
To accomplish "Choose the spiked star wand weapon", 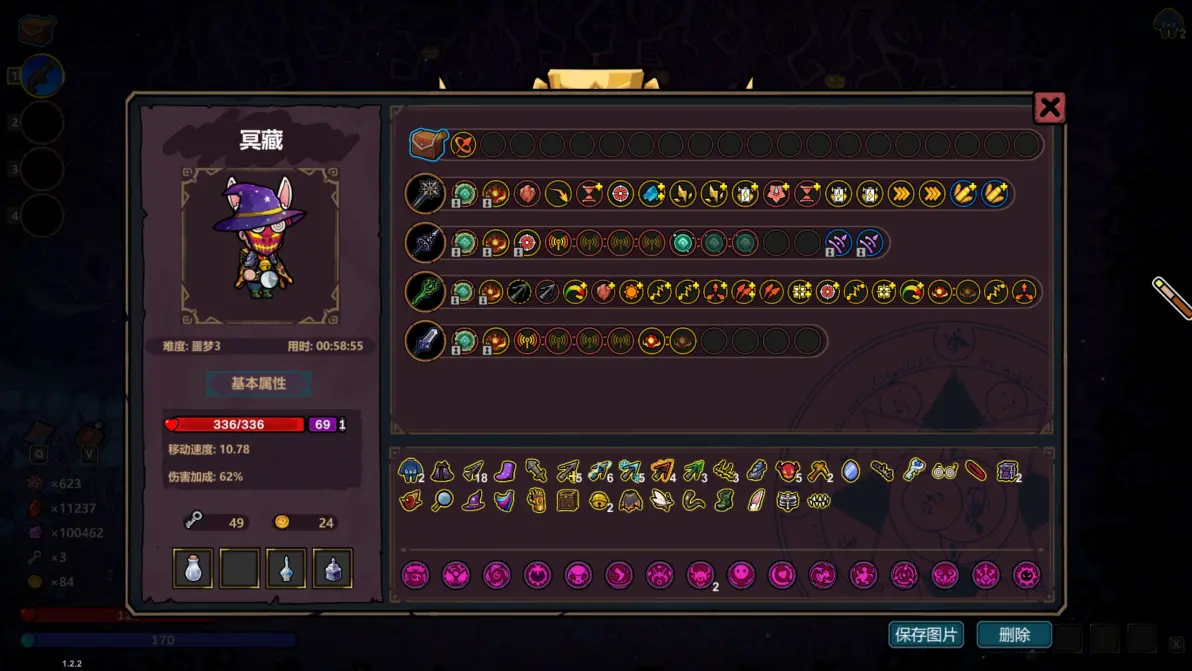I will [425, 194].
